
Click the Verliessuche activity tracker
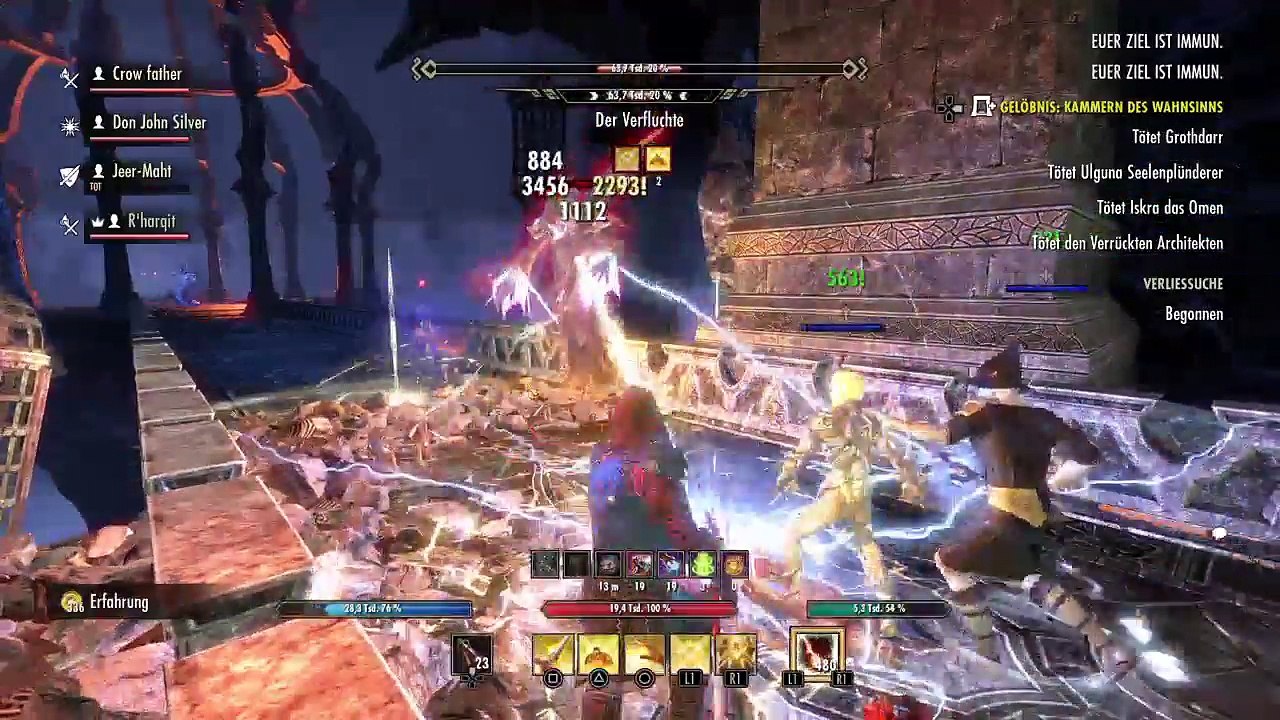point(1183,284)
